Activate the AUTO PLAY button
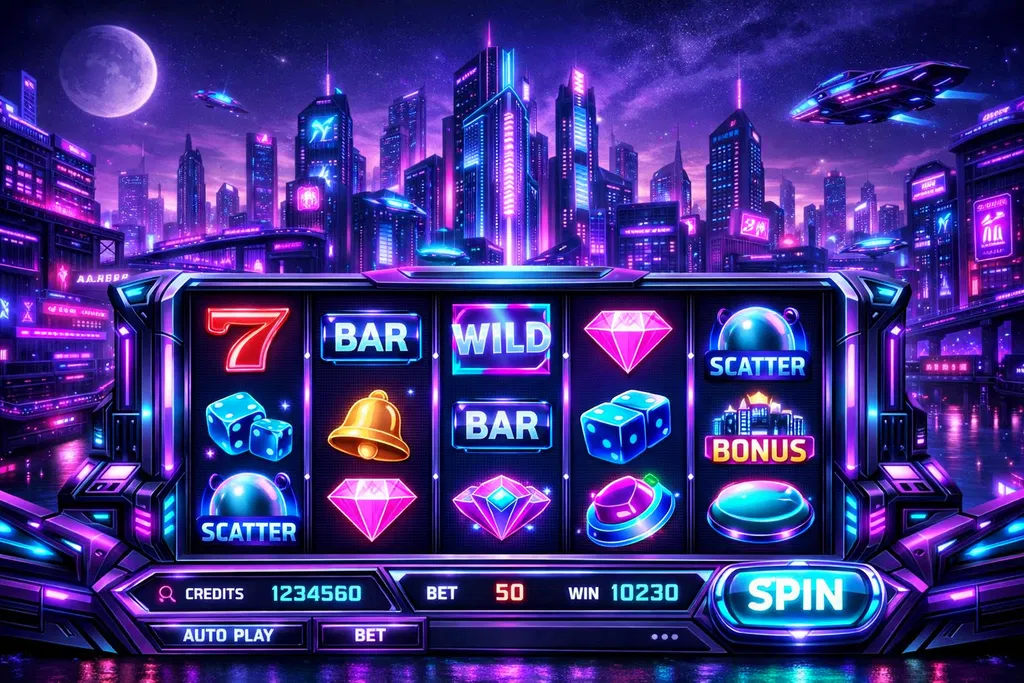Screen dimensions: 1024x683 (x=229, y=635)
